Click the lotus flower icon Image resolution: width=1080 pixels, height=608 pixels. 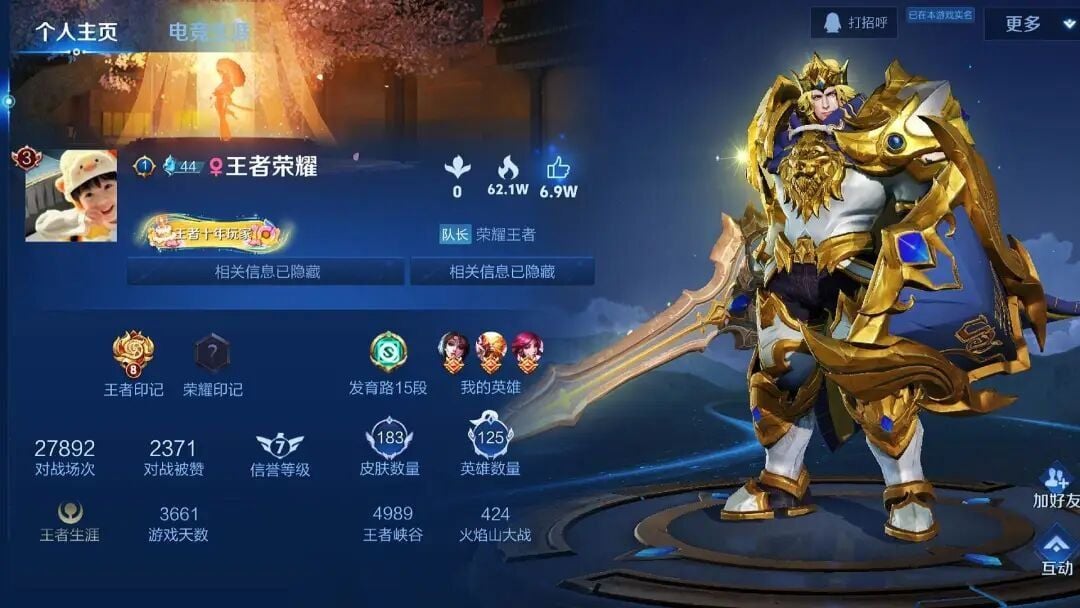tap(457, 168)
